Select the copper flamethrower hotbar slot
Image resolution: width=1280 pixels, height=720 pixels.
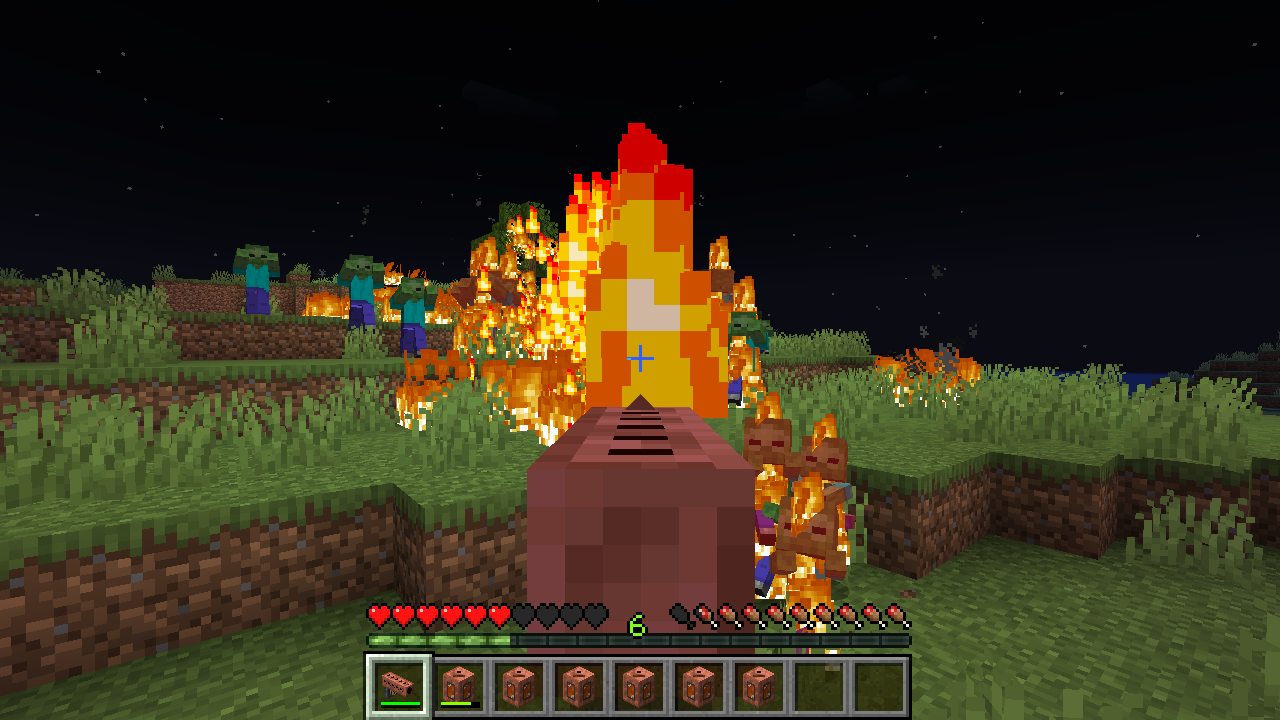(x=399, y=686)
